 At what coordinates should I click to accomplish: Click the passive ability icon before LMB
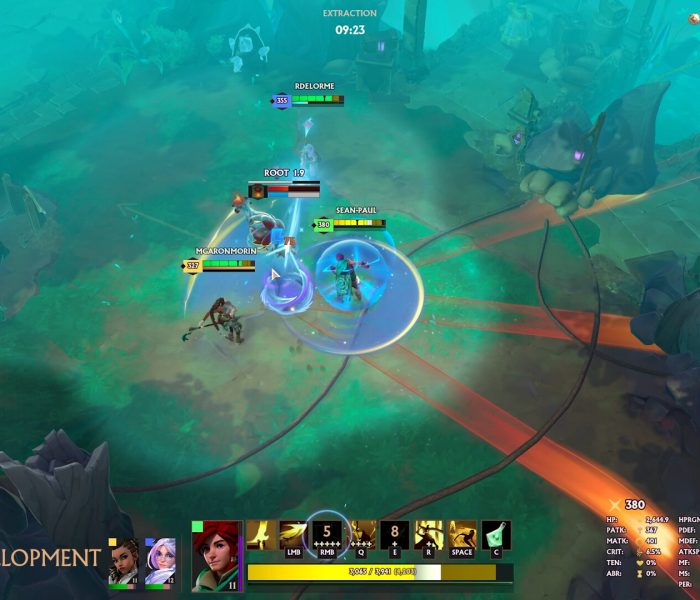click(261, 536)
